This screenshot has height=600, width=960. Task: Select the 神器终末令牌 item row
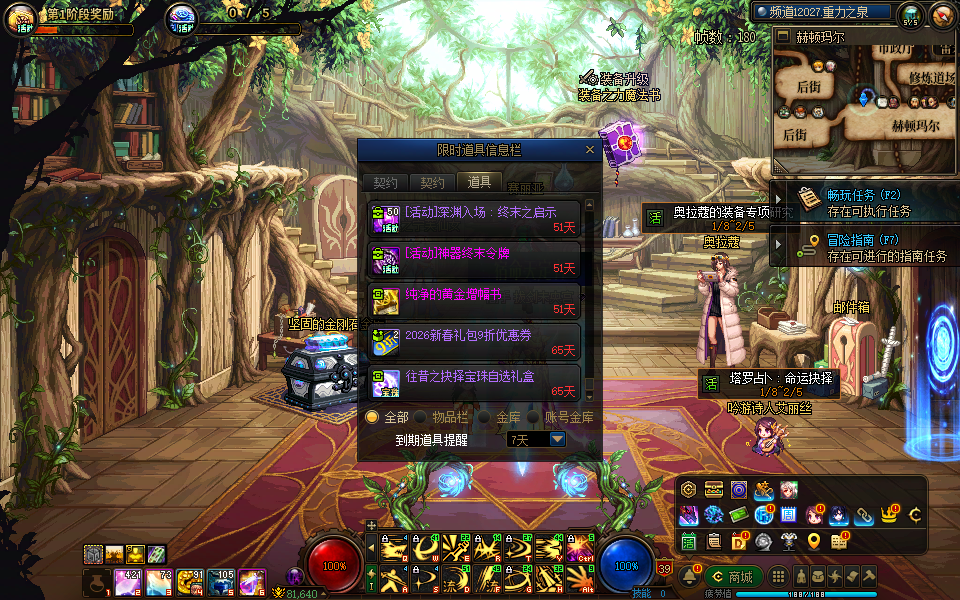tap(474, 260)
